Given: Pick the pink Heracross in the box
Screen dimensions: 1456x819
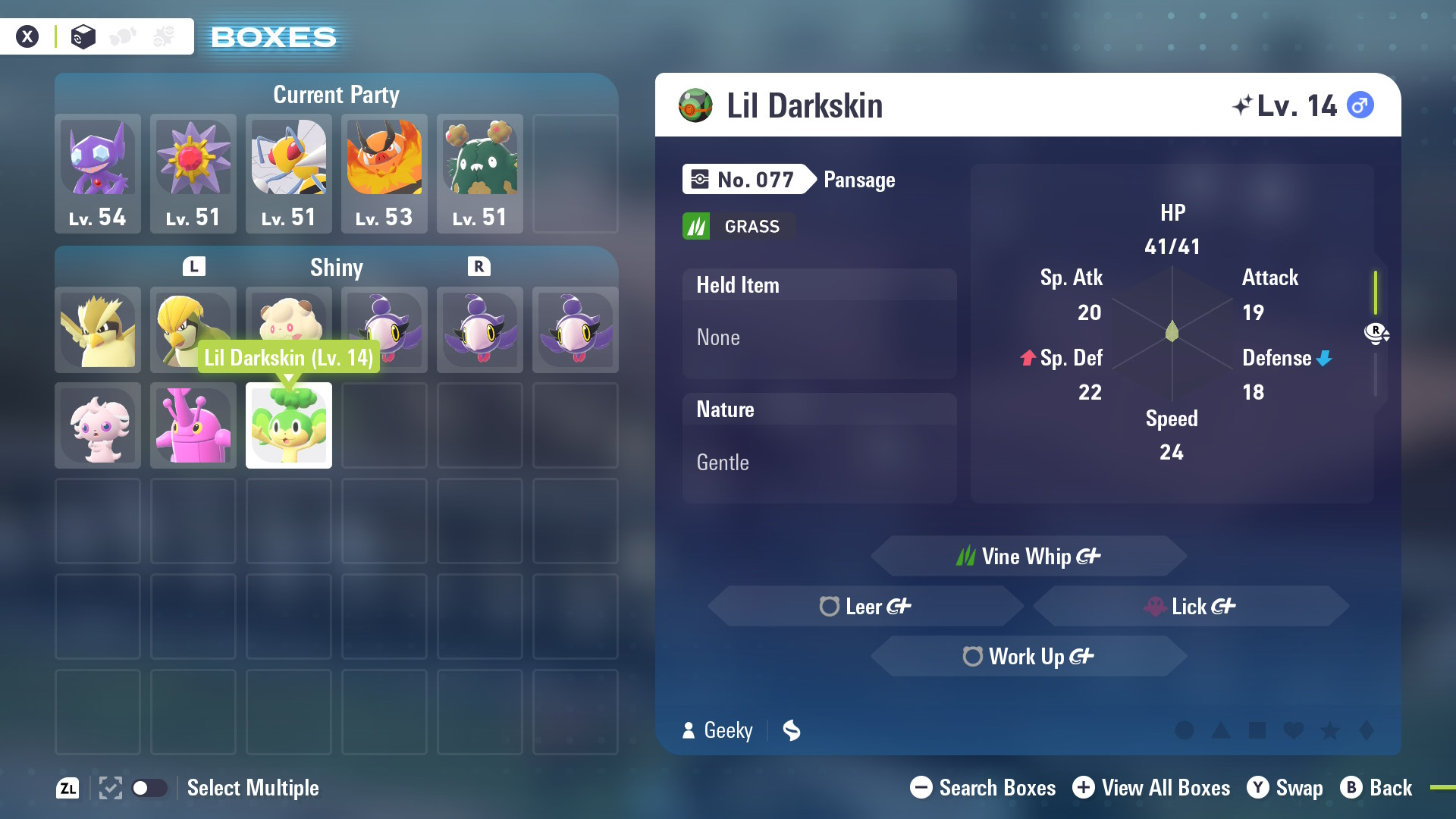Looking at the screenshot, I should tap(193, 425).
